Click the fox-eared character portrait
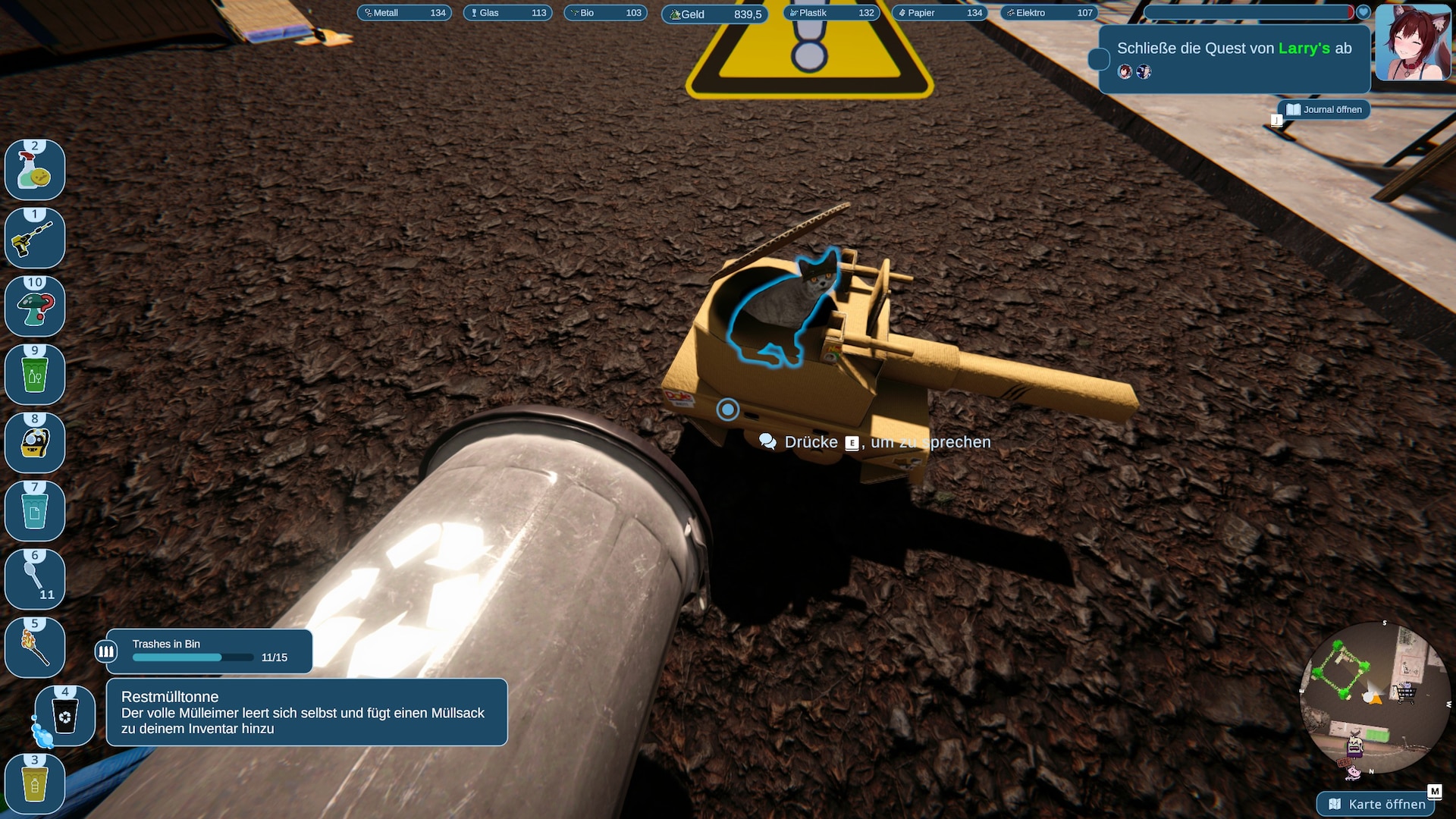 (x=1414, y=42)
